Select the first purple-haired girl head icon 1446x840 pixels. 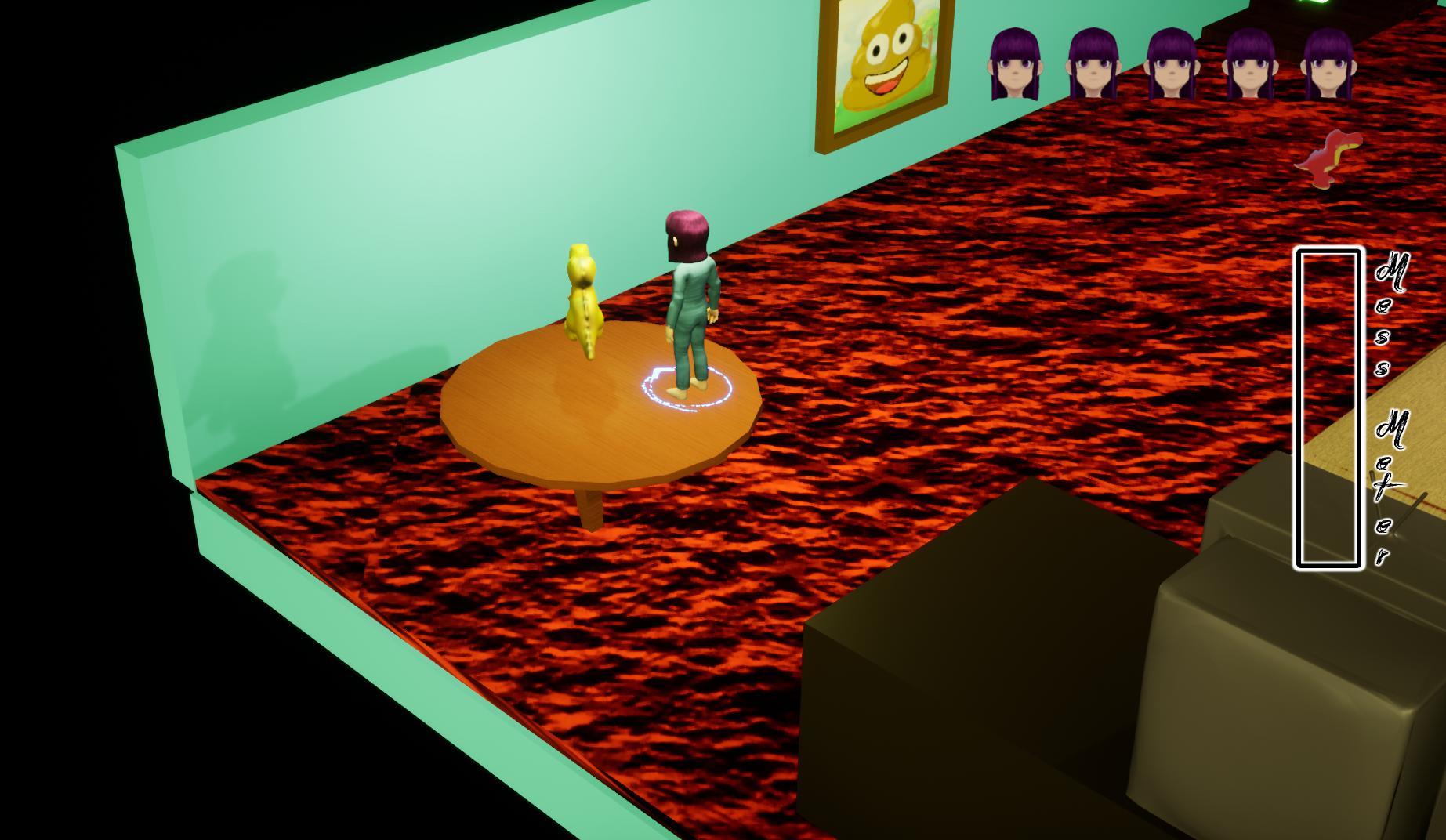click(1013, 65)
